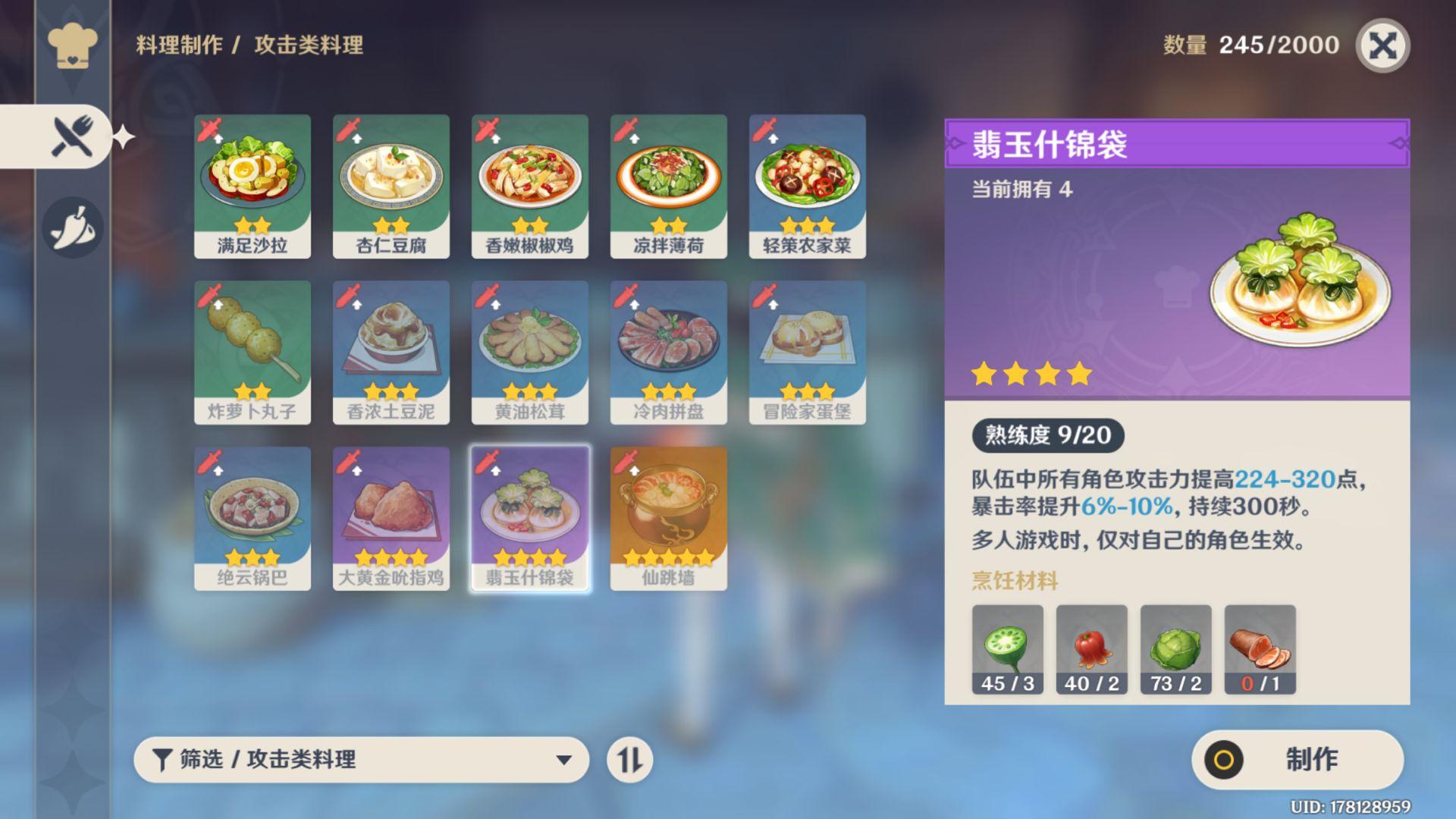The width and height of the screenshot is (1456, 819).
Task: Select the fork and knife cooking tab
Action: tap(72, 135)
